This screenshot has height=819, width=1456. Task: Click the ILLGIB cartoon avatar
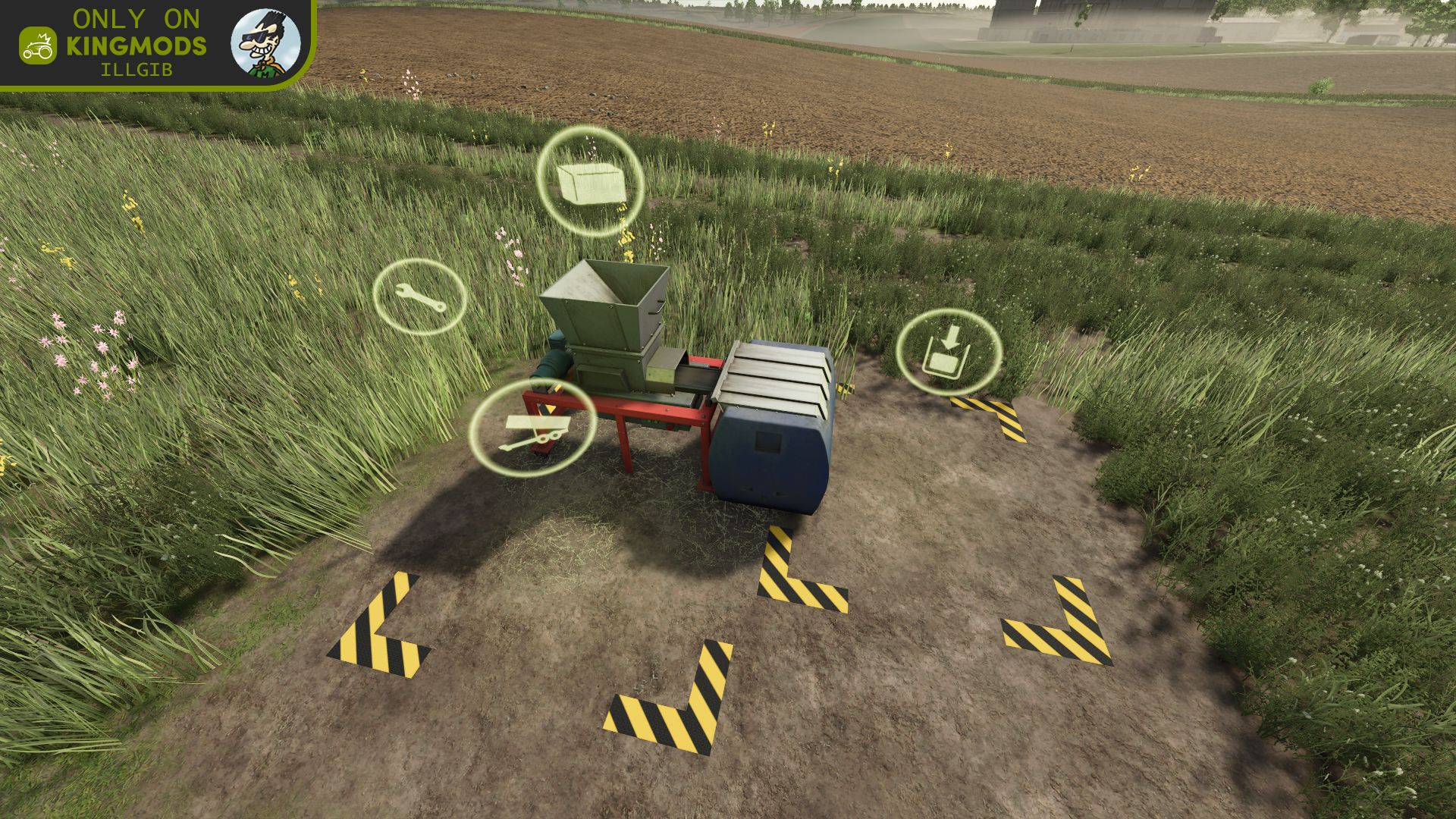coord(265,43)
